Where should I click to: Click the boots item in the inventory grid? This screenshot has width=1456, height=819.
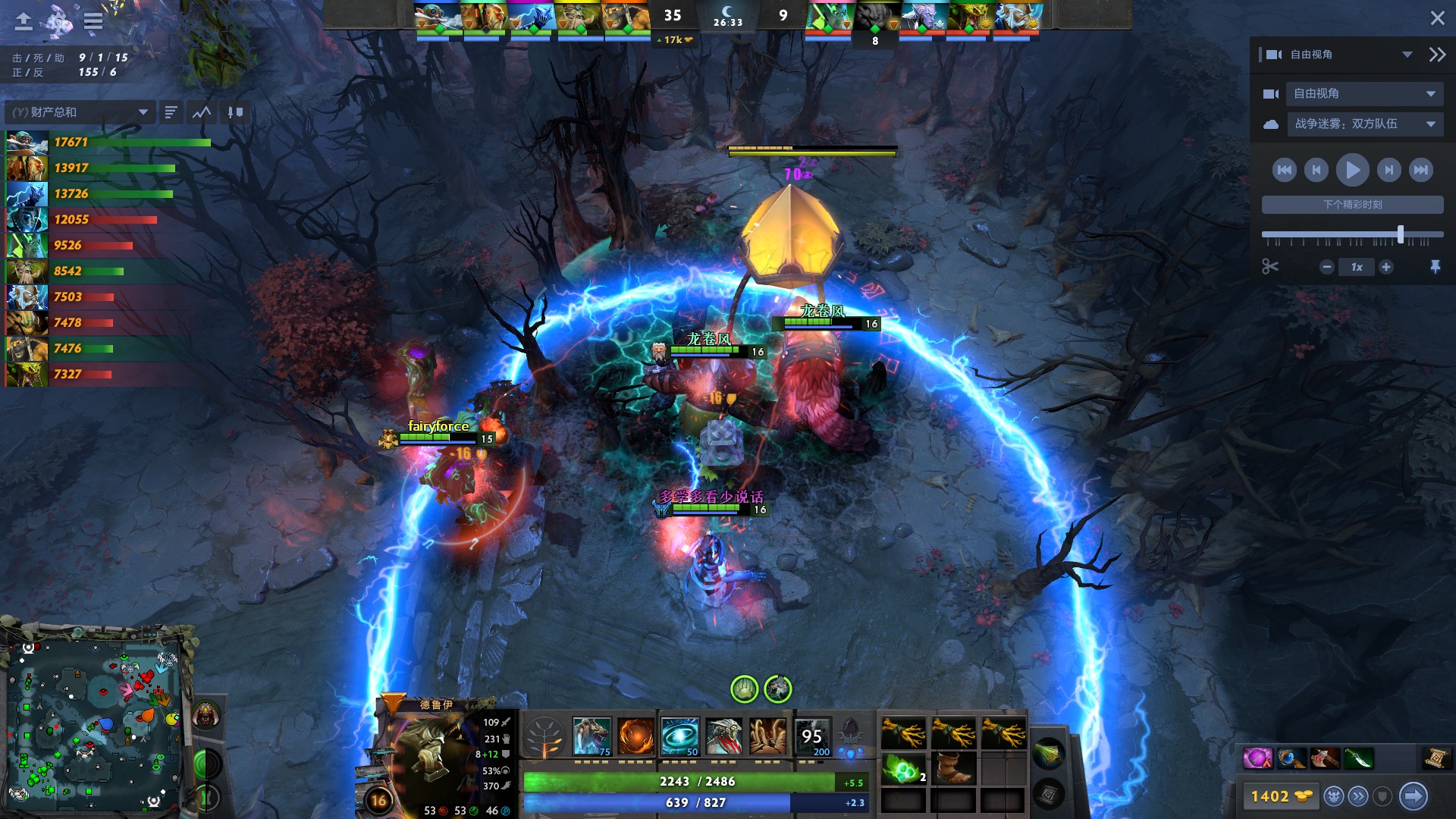pyautogui.click(x=954, y=769)
